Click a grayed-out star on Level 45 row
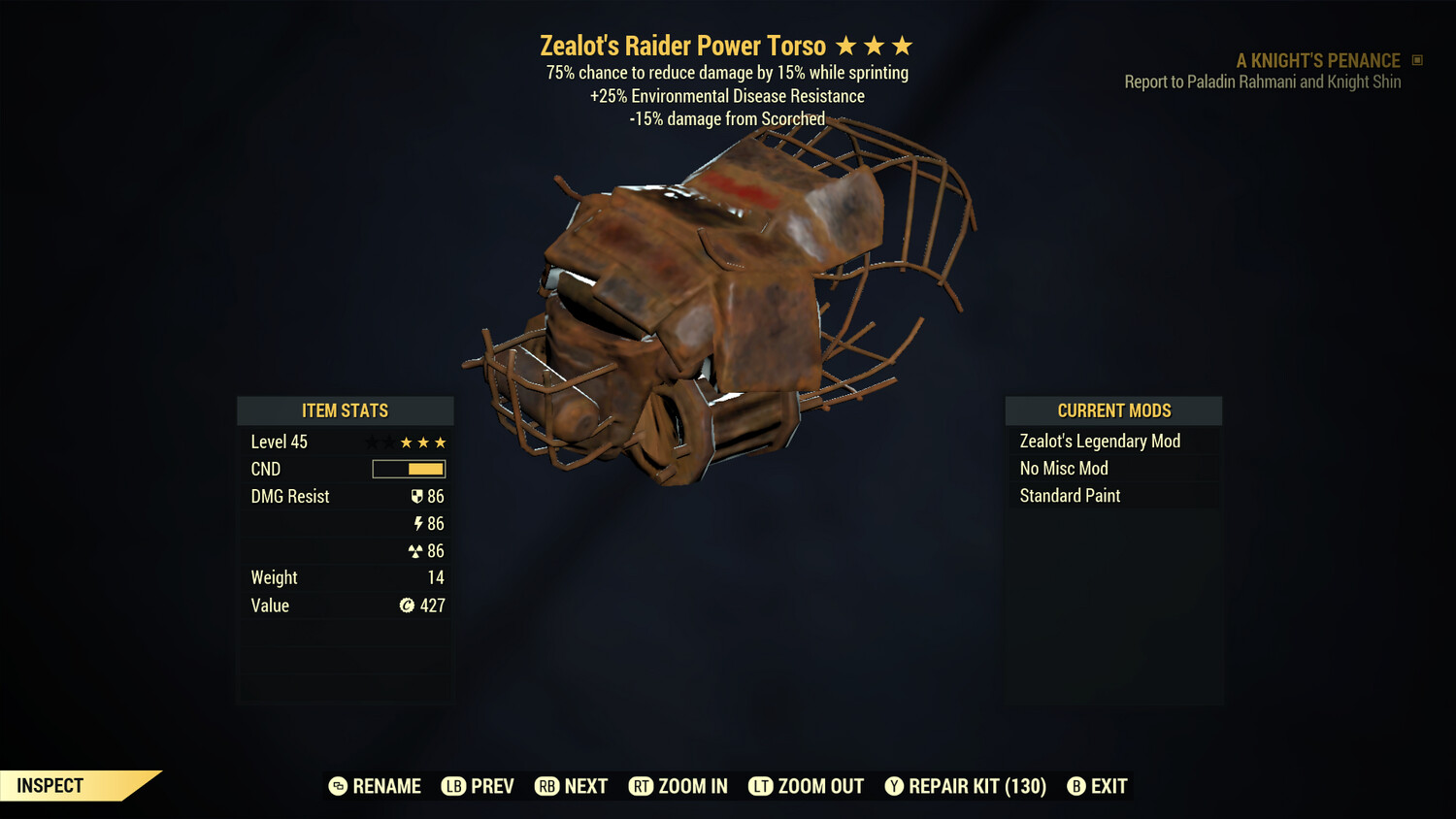This screenshot has width=1456, height=819. 372,442
